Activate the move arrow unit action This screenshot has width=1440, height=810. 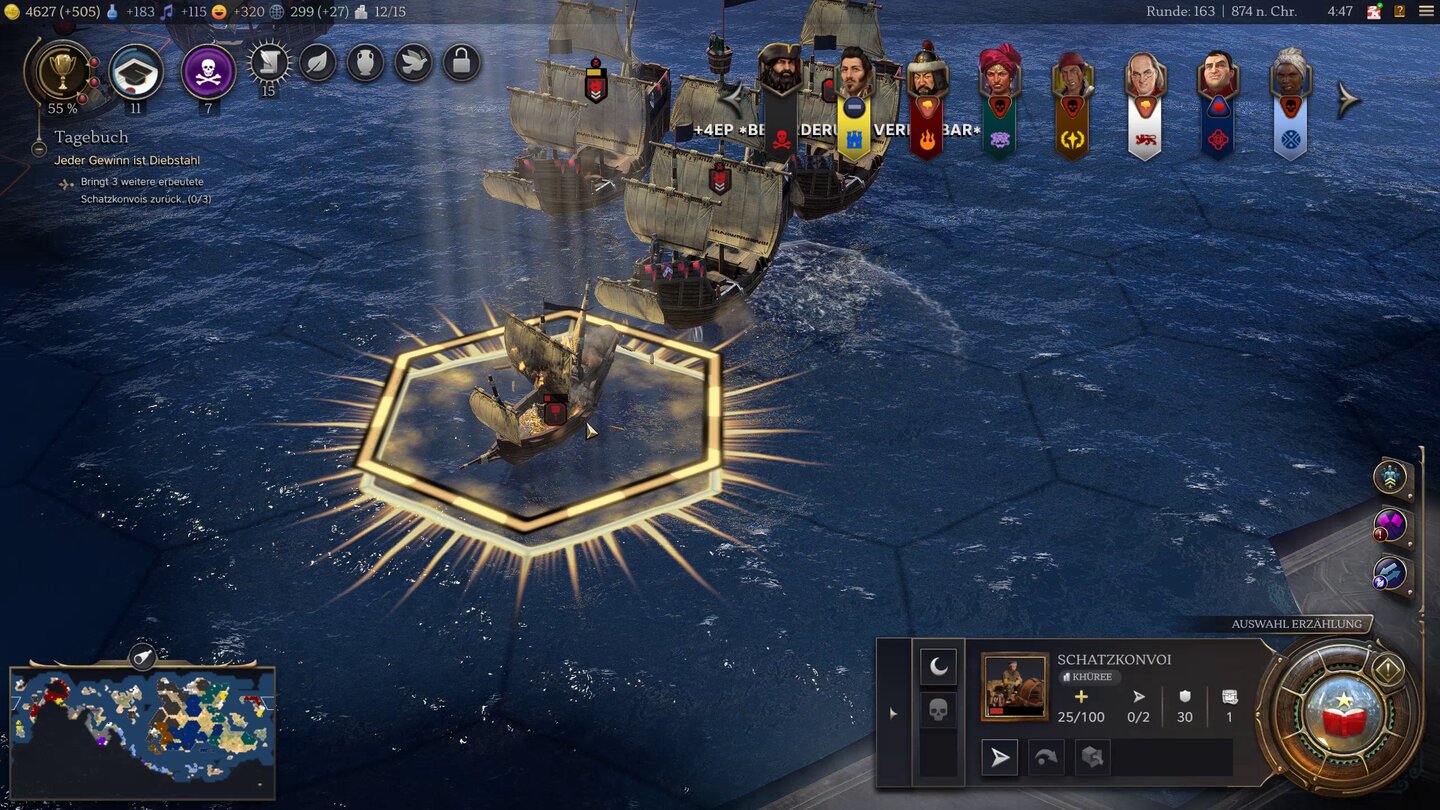tap(1000, 758)
